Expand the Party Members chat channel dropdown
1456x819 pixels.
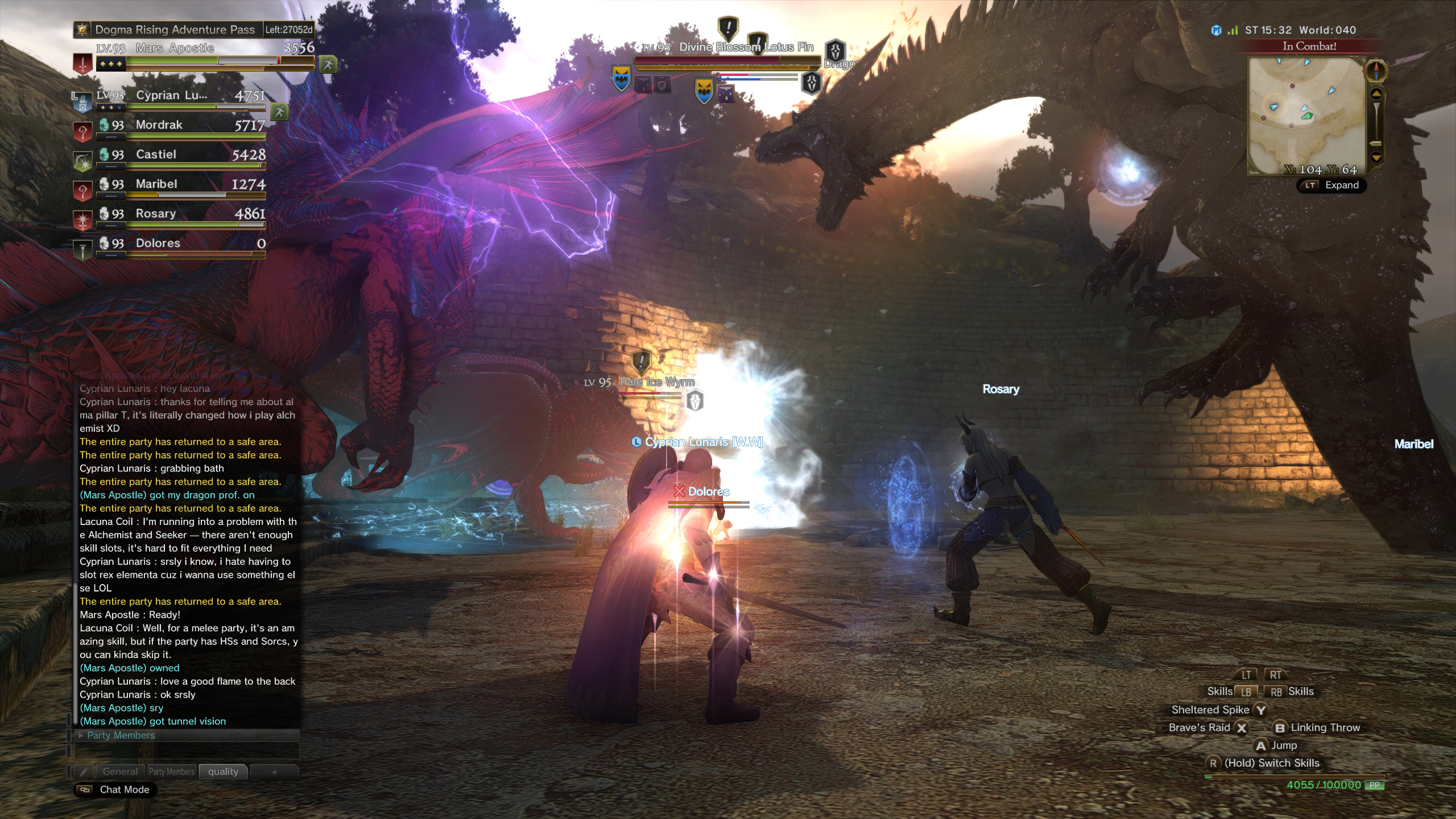point(81,735)
